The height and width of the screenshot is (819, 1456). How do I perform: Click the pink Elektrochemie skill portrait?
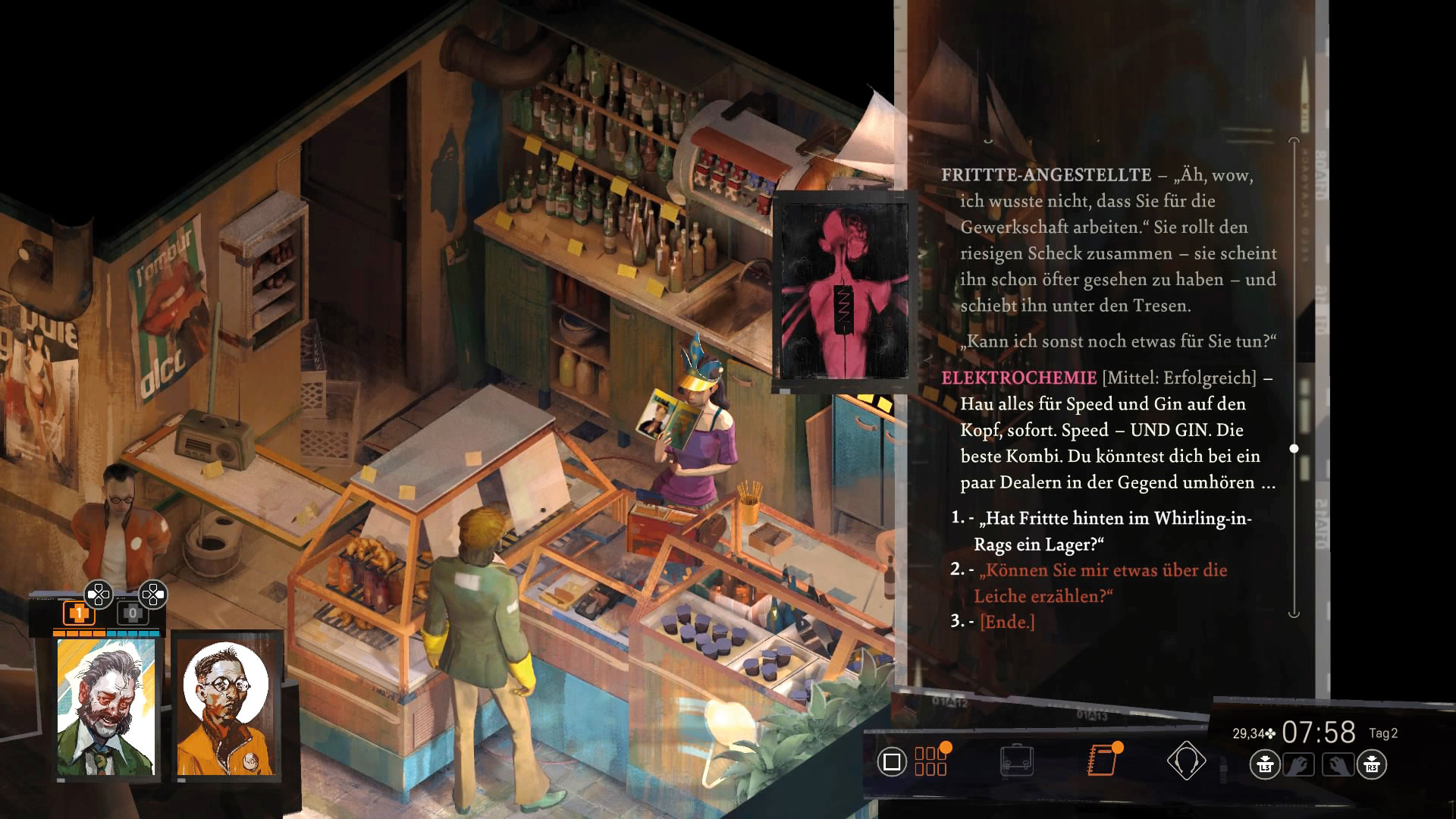pyautogui.click(x=845, y=291)
